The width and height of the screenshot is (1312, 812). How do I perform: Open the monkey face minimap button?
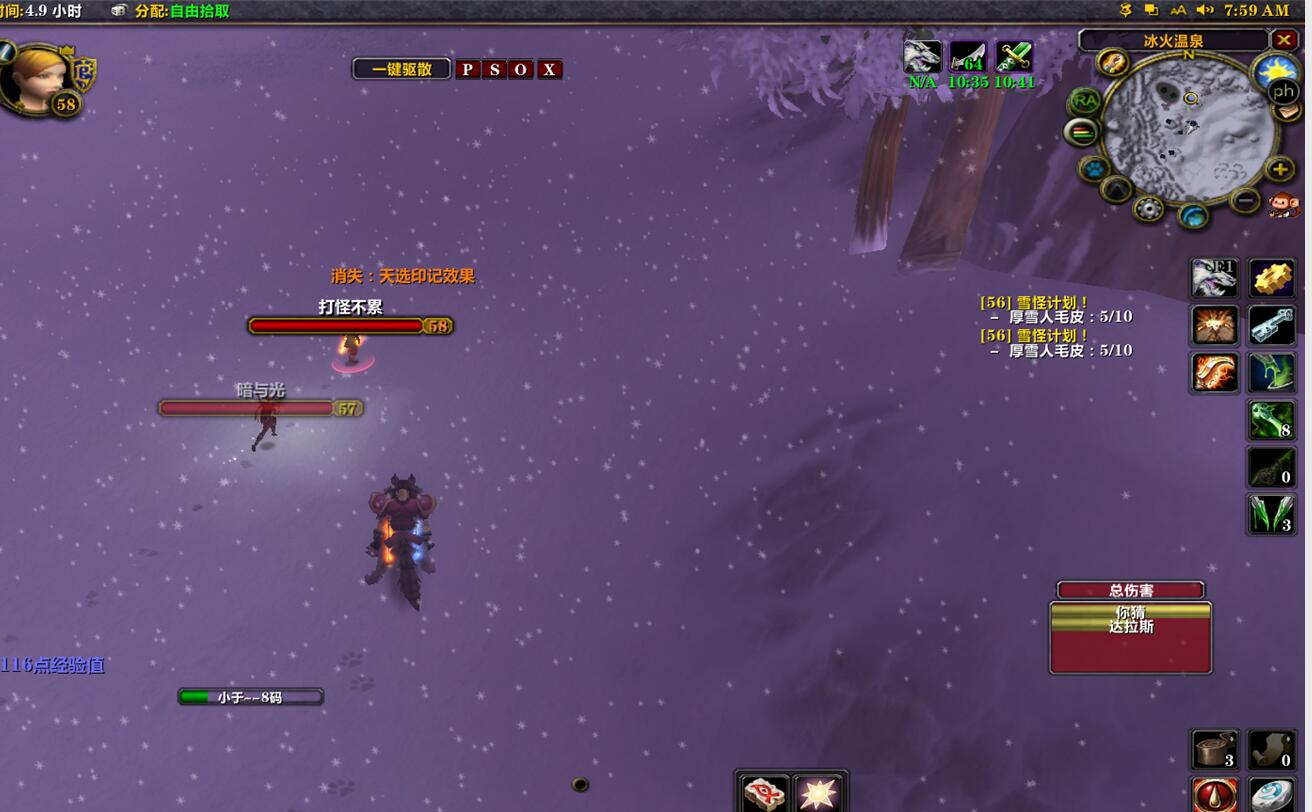coord(1283,205)
